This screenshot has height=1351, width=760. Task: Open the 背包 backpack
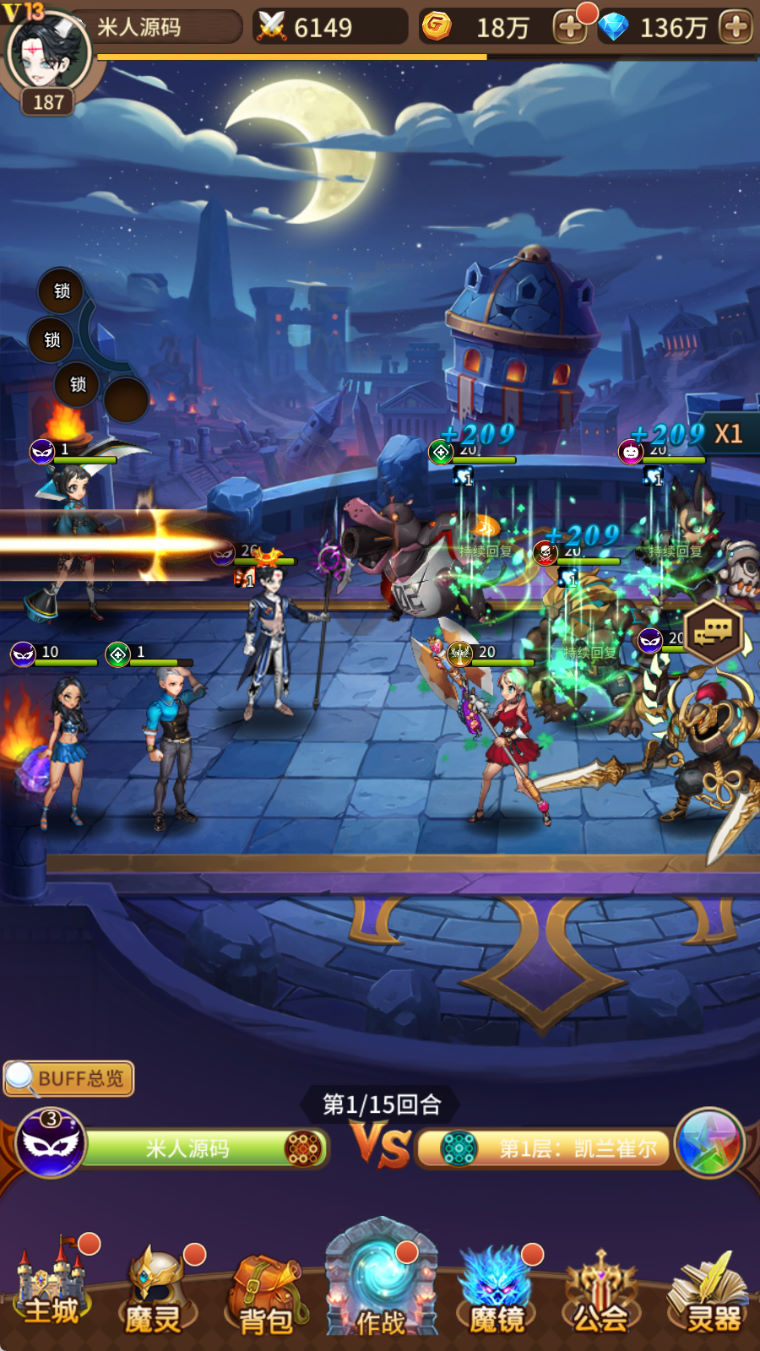[x=265, y=1295]
